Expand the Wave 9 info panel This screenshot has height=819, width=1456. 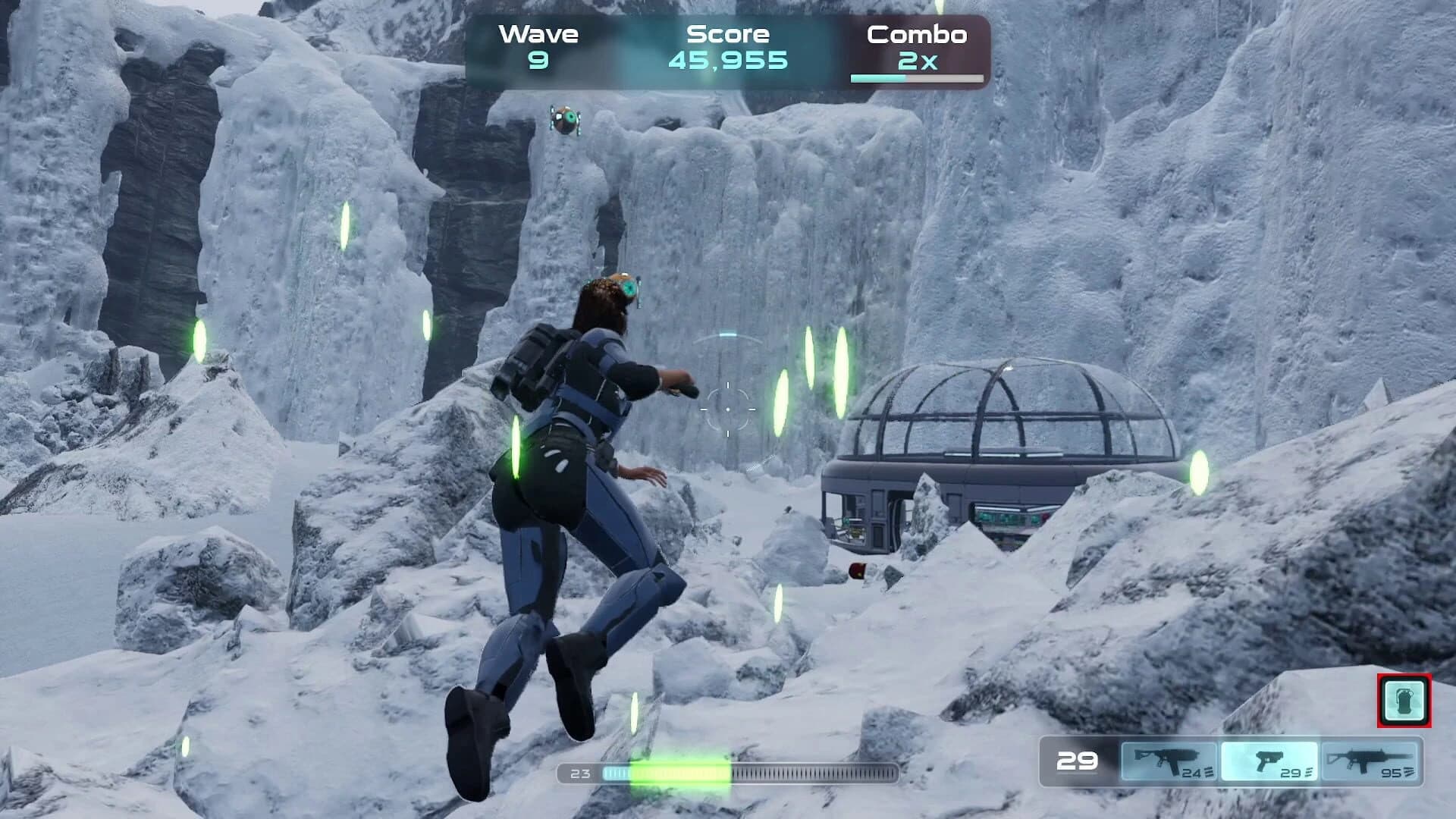[538, 45]
